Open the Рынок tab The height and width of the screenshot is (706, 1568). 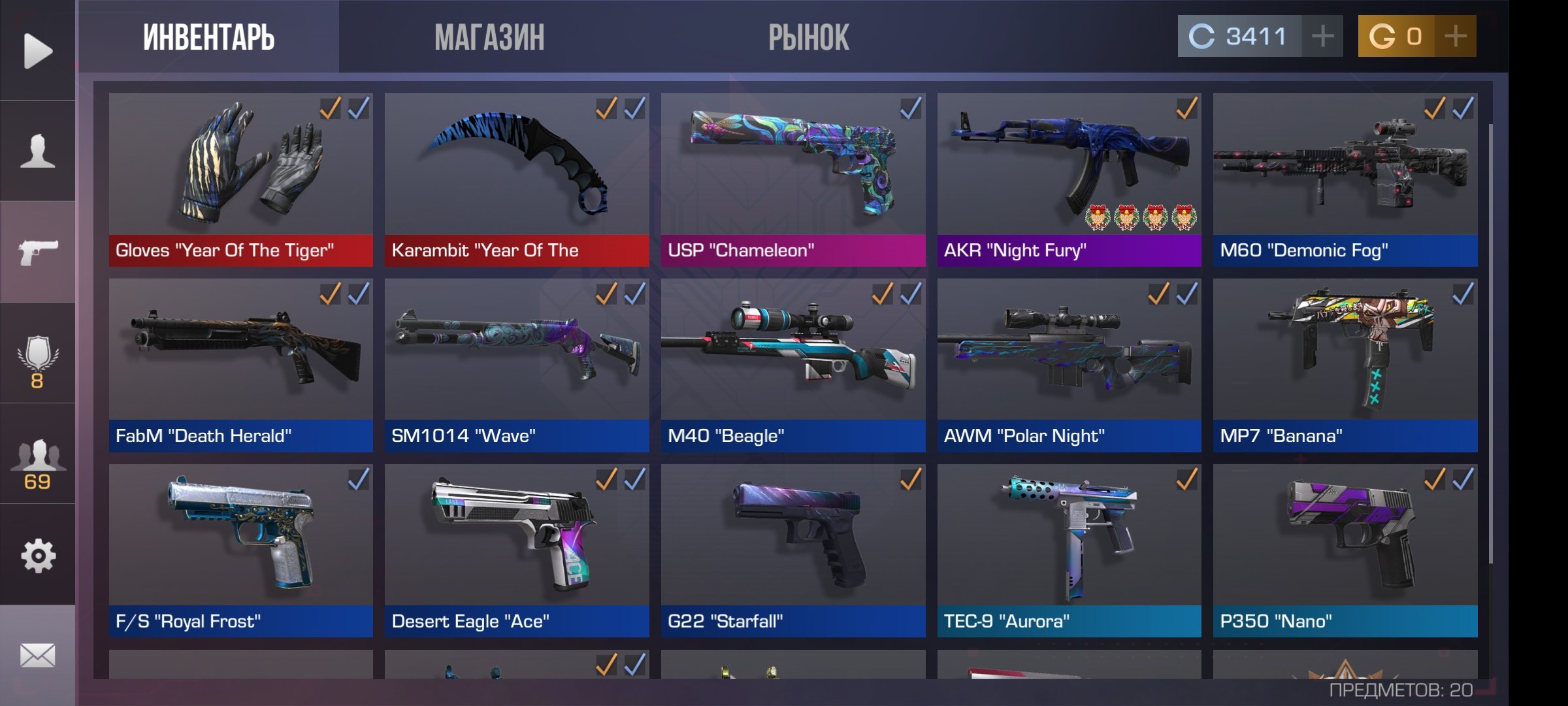pos(808,37)
